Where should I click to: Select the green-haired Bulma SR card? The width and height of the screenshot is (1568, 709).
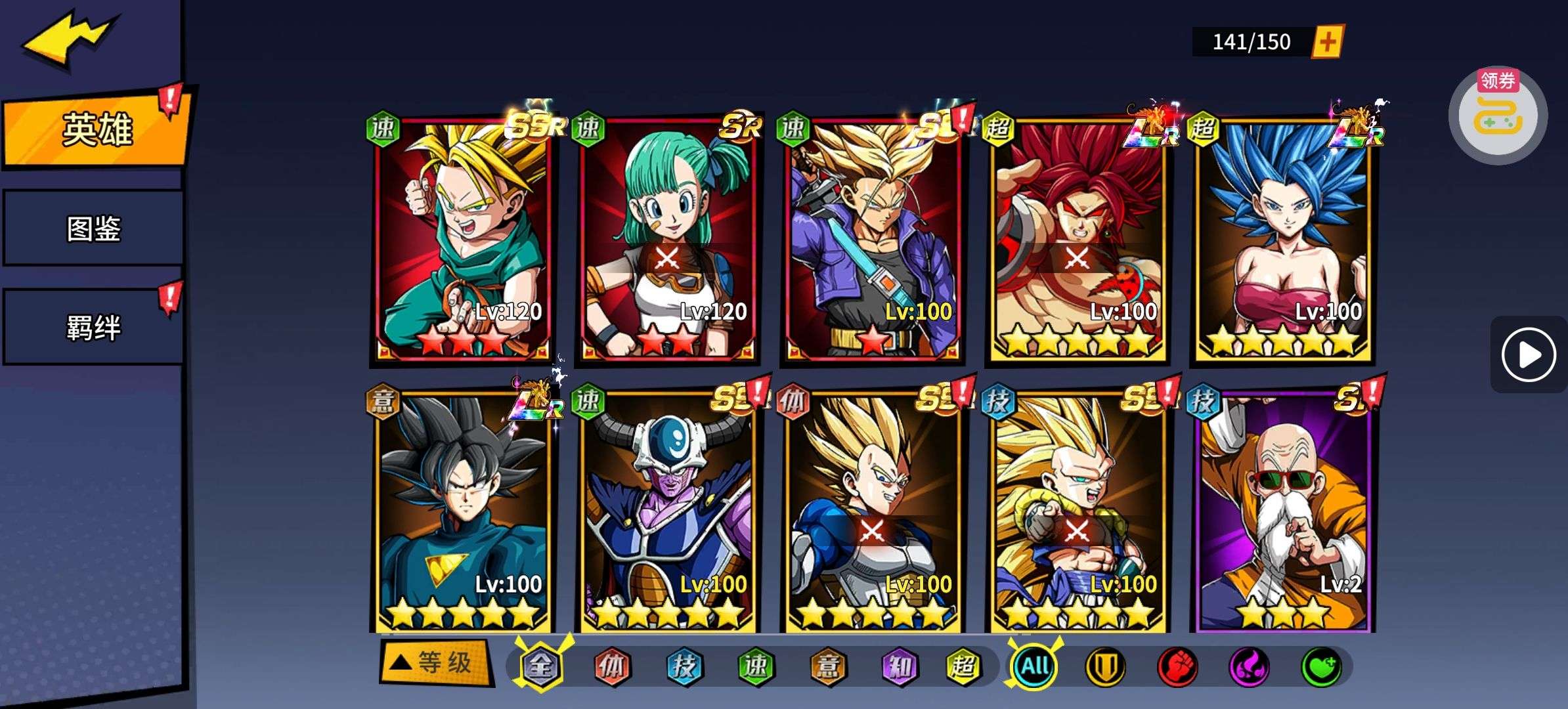click(667, 240)
